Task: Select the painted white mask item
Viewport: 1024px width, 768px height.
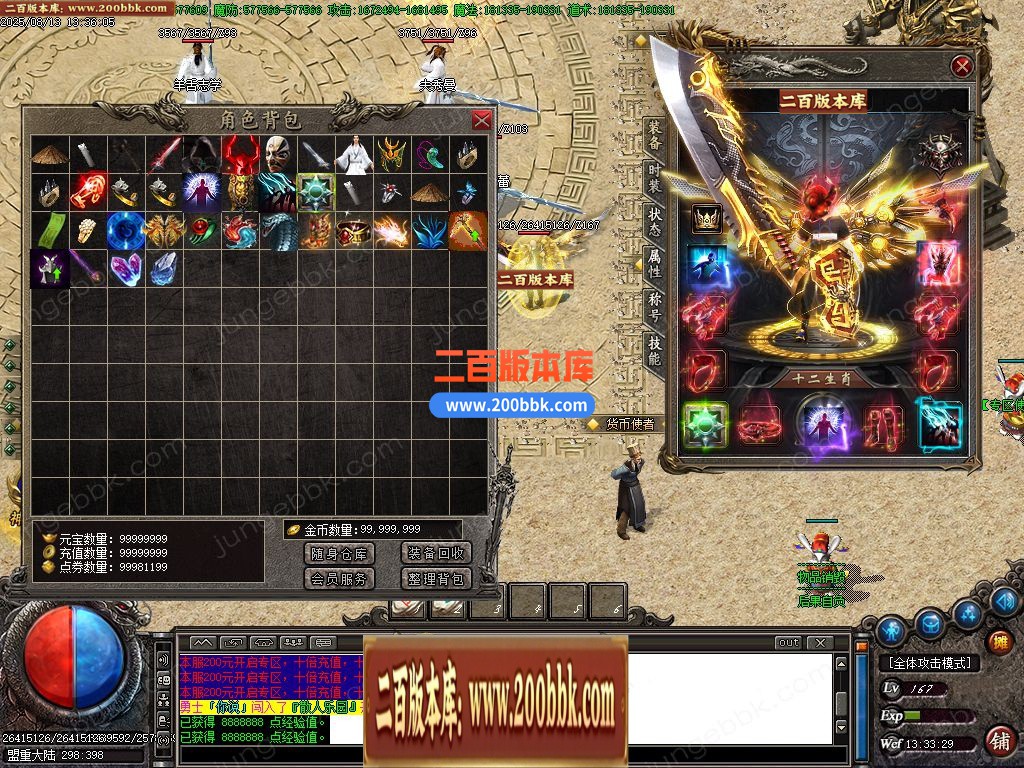Action: (x=277, y=154)
